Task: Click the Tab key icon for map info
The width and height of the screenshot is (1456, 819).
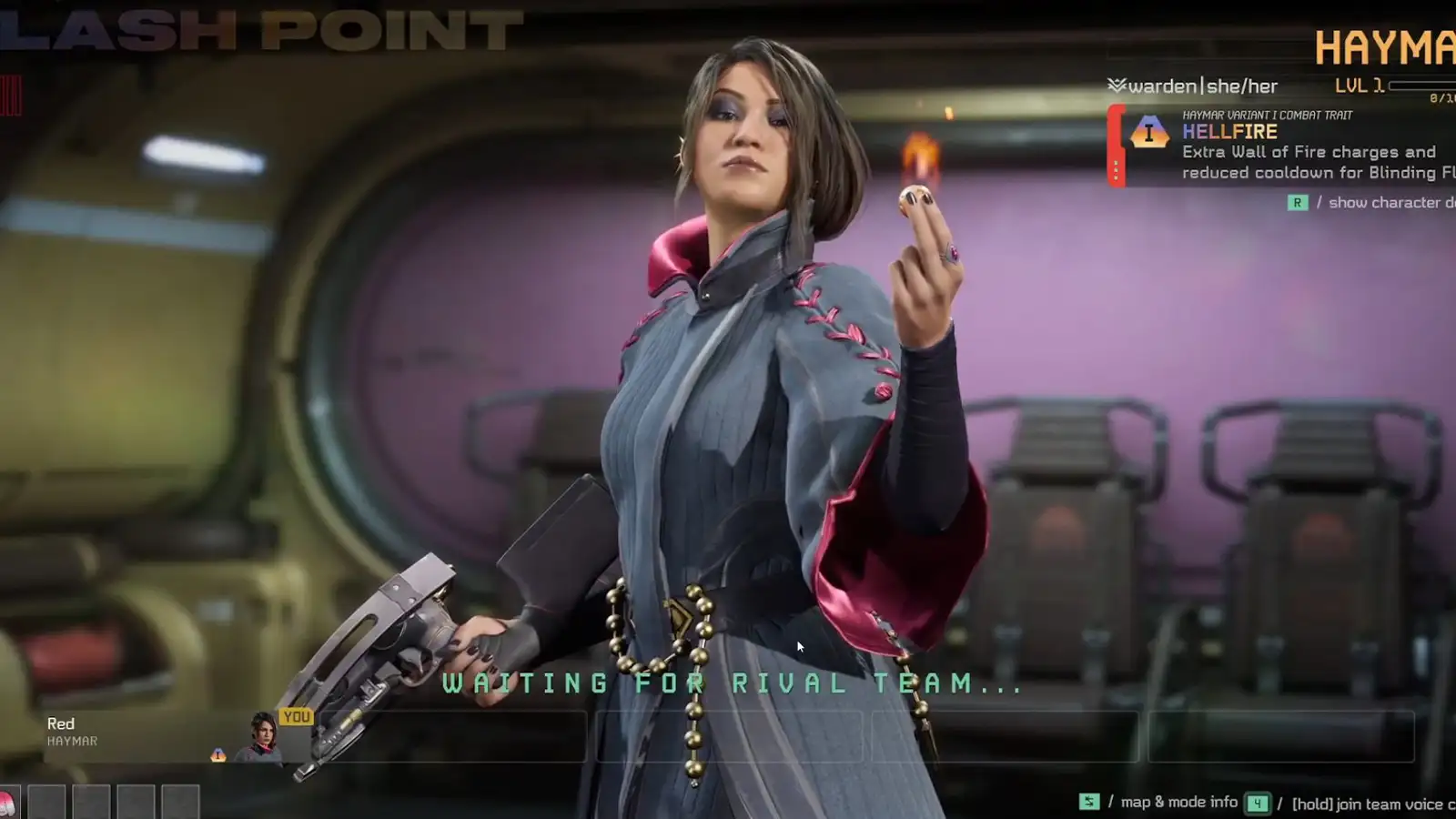Action: (1089, 802)
